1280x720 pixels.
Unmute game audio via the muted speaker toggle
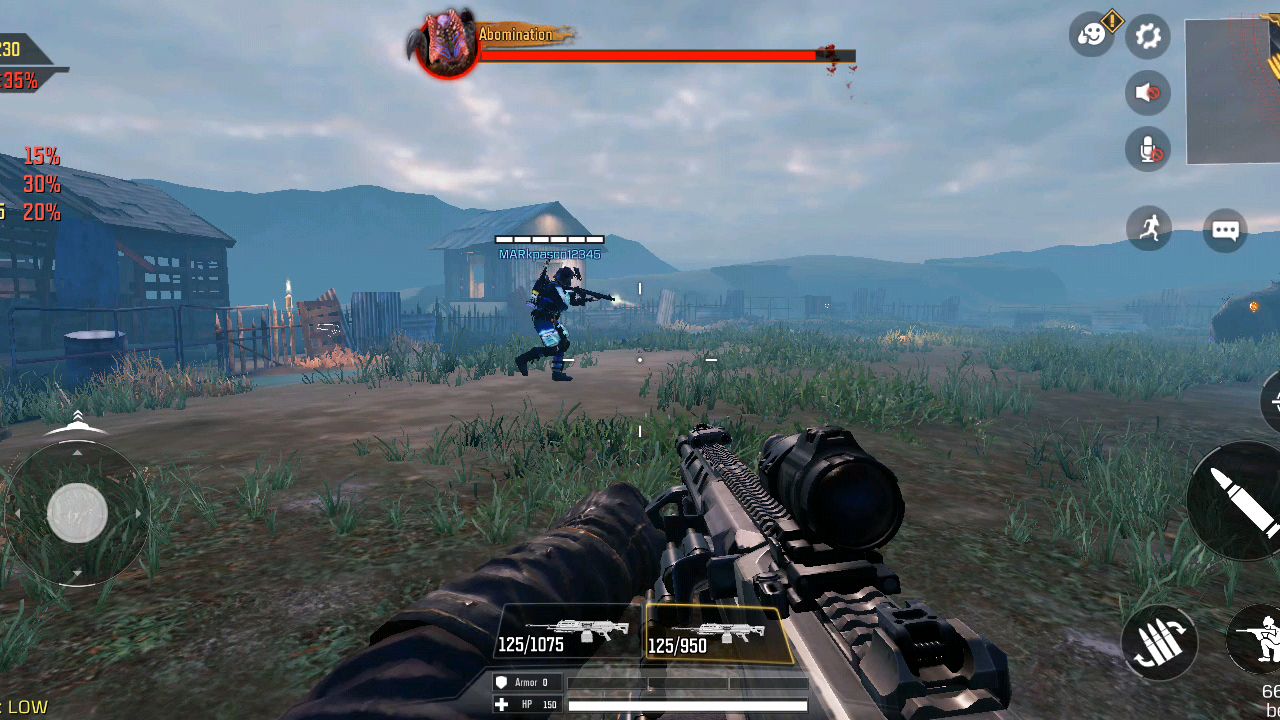(1146, 93)
